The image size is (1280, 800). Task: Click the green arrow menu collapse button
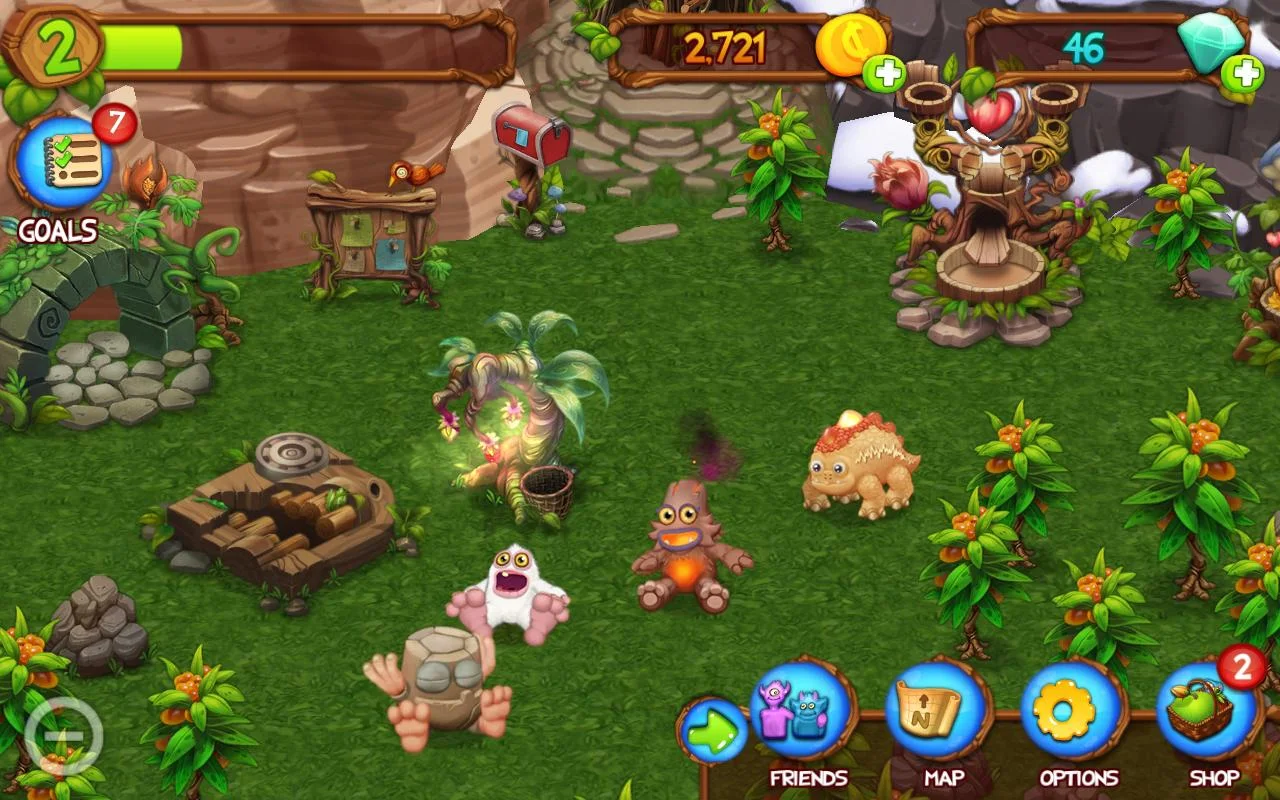coord(713,733)
